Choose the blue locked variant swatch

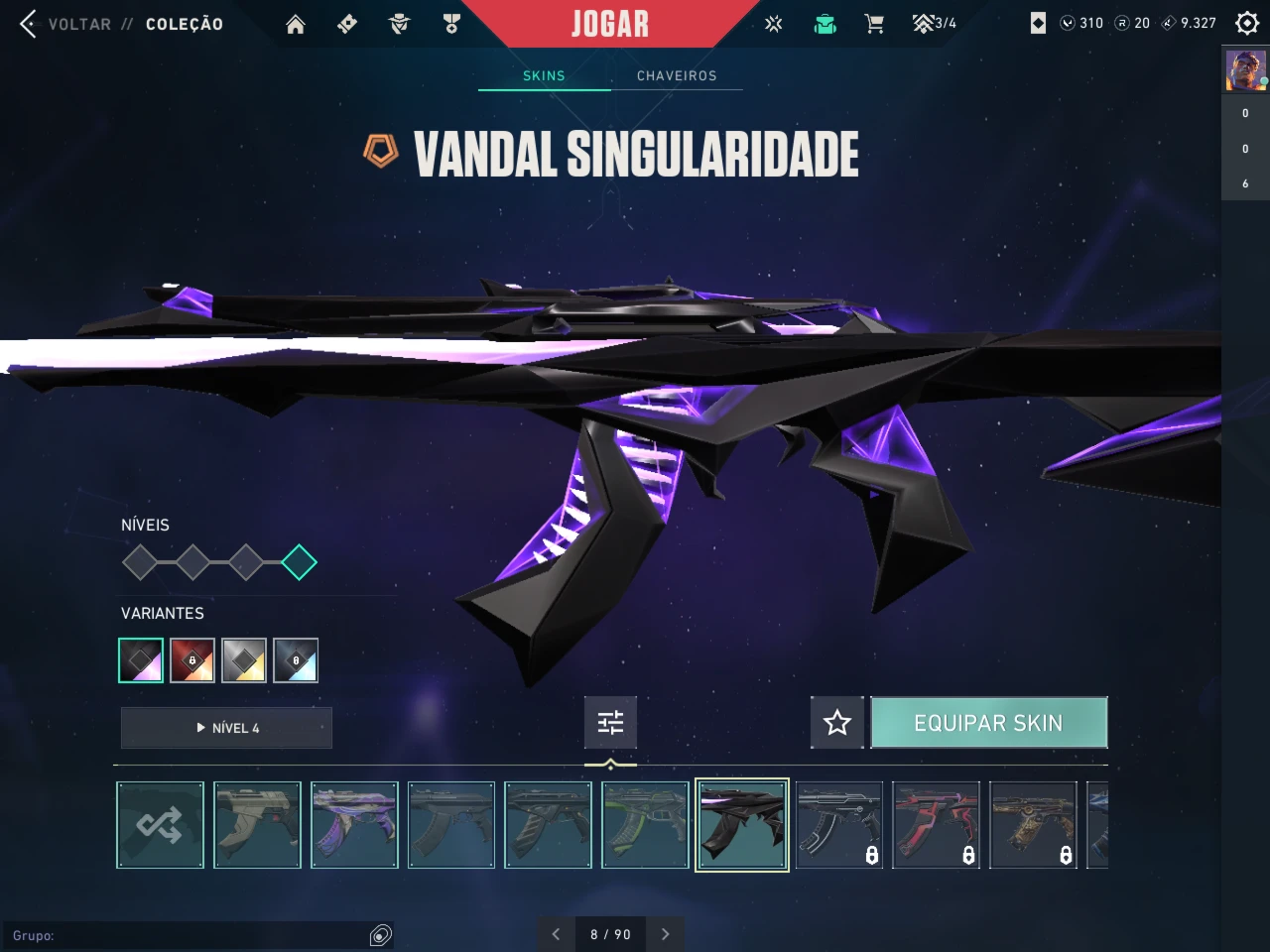tap(296, 660)
